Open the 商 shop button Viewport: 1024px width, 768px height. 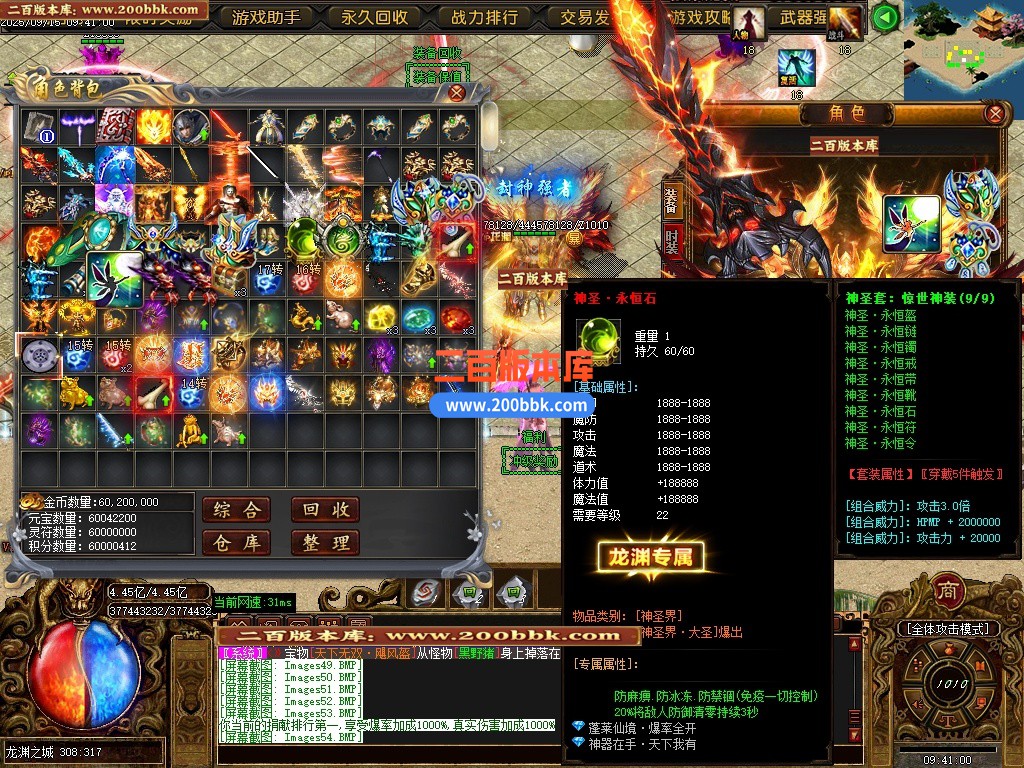pos(948,591)
